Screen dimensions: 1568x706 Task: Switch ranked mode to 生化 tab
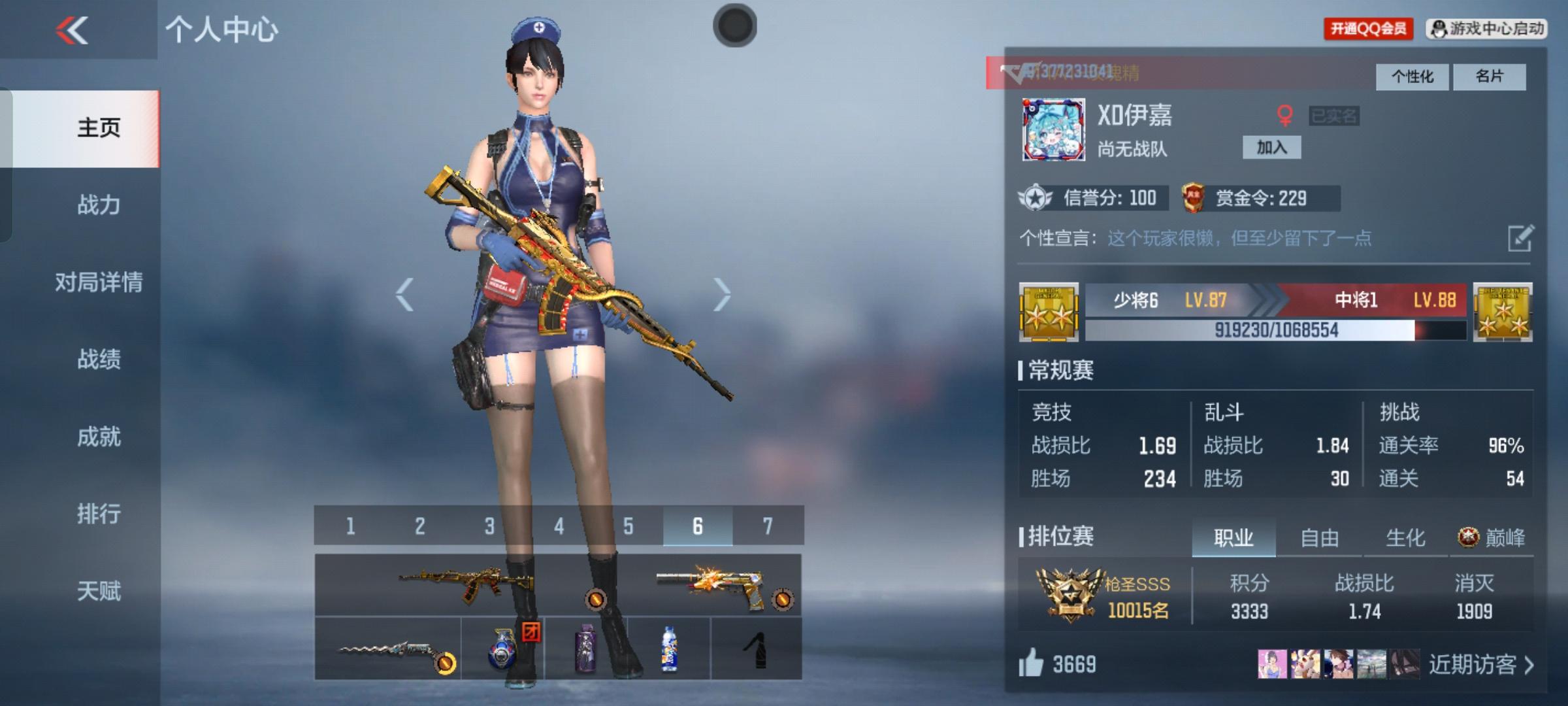click(x=1406, y=538)
